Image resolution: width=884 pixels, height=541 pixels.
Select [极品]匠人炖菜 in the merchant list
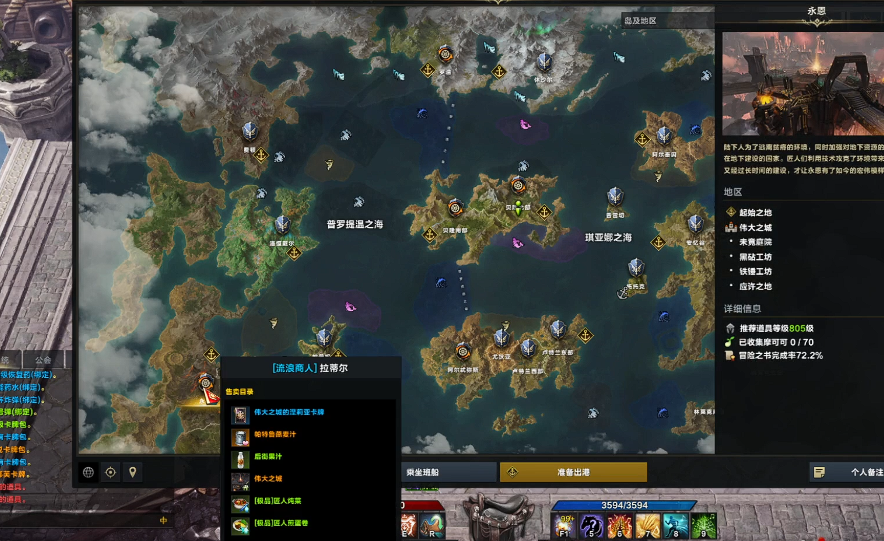tap(281, 502)
